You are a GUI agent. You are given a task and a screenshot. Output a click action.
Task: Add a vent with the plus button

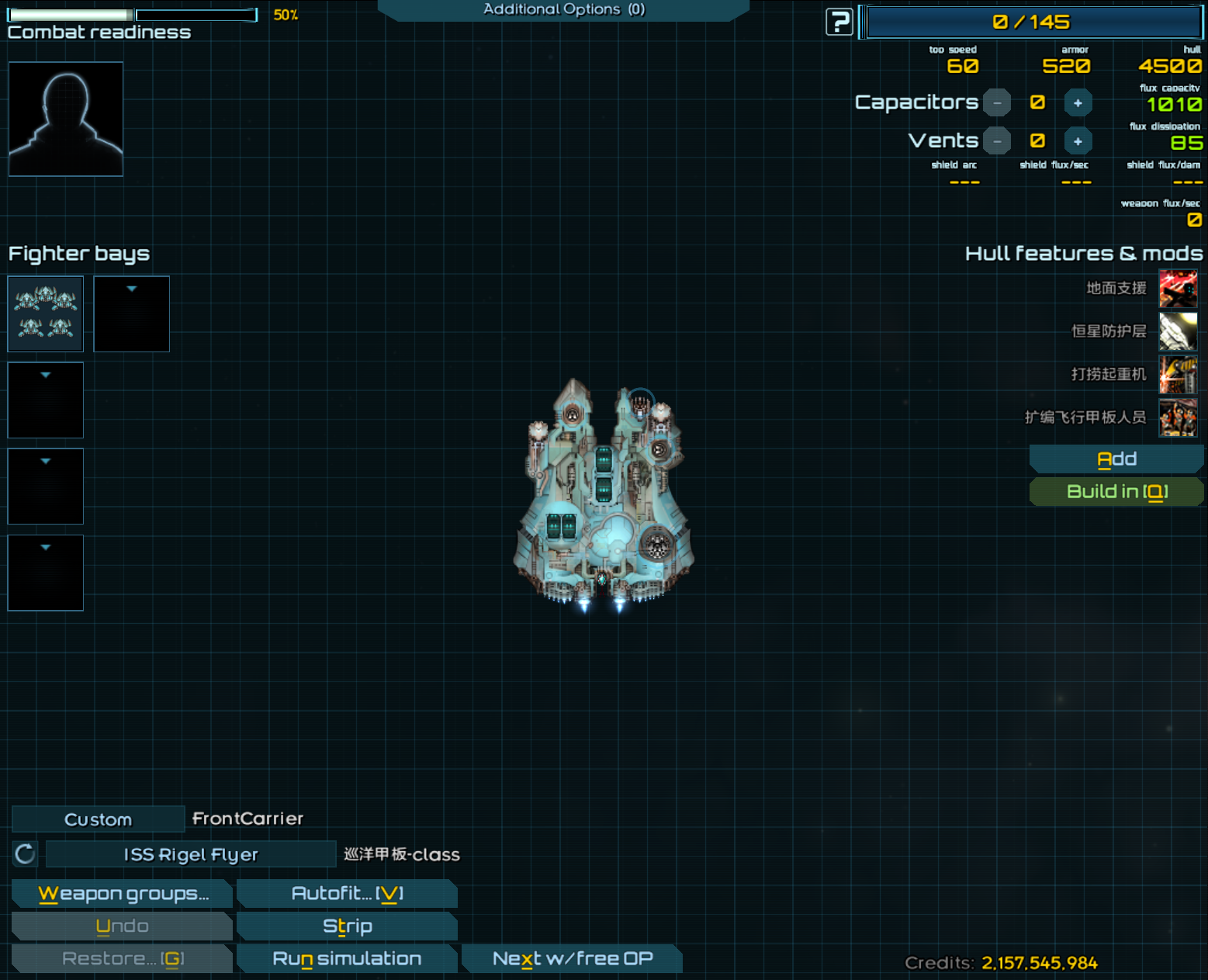pyautogui.click(x=1078, y=141)
